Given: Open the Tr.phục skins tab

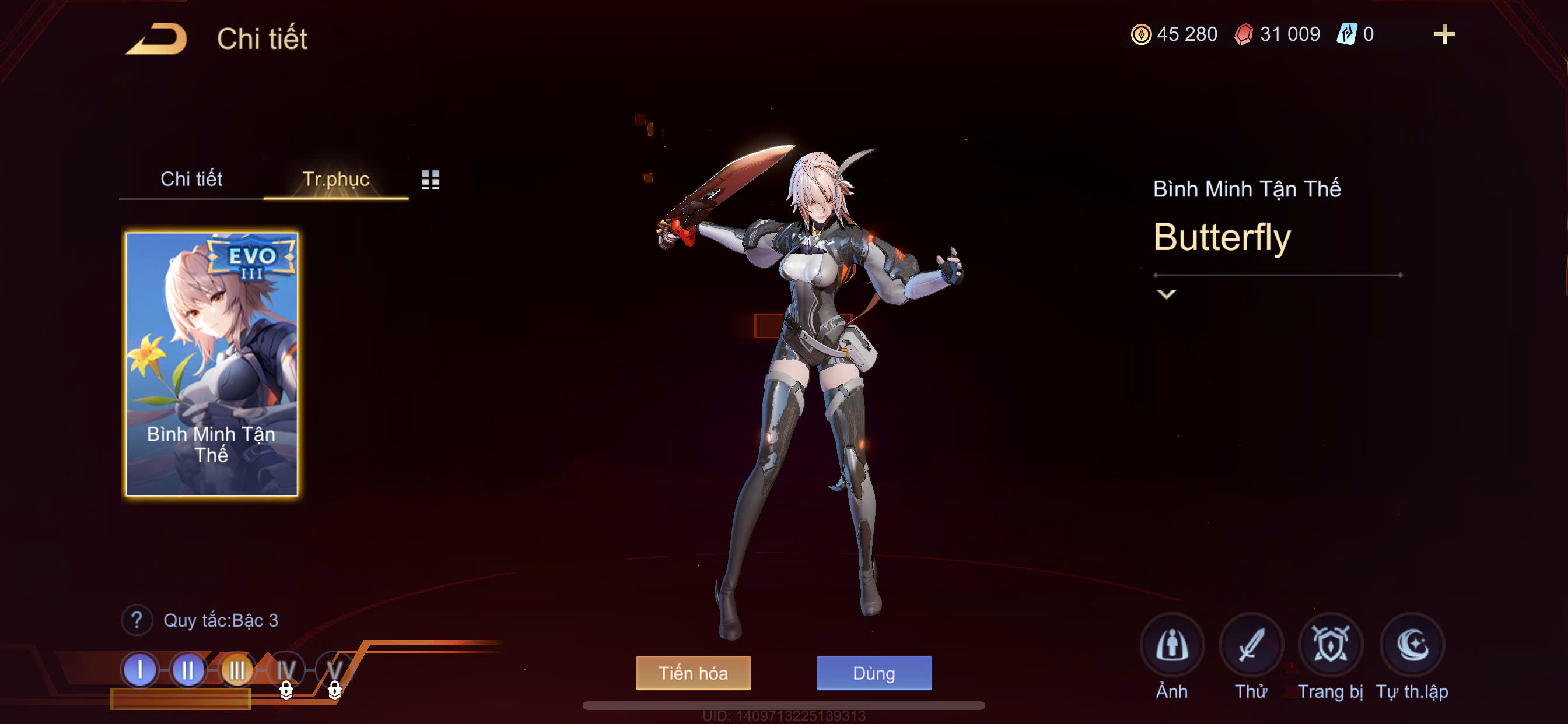Looking at the screenshot, I should click(x=335, y=179).
